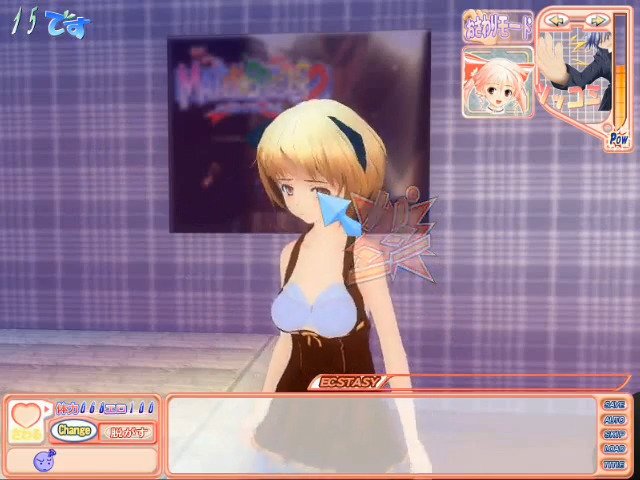Select the 脱がす button
640x480 pixels.
click(128, 431)
